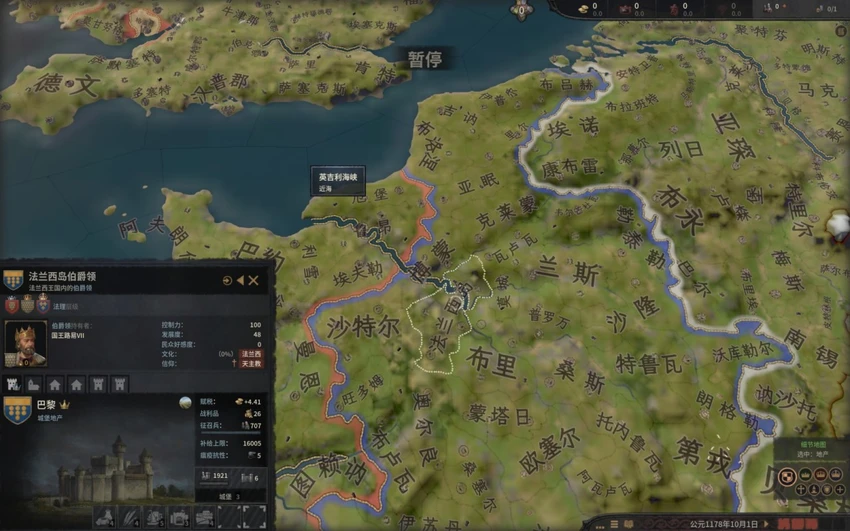Open King Louis VII's portrait

pyautogui.click(x=25, y=345)
